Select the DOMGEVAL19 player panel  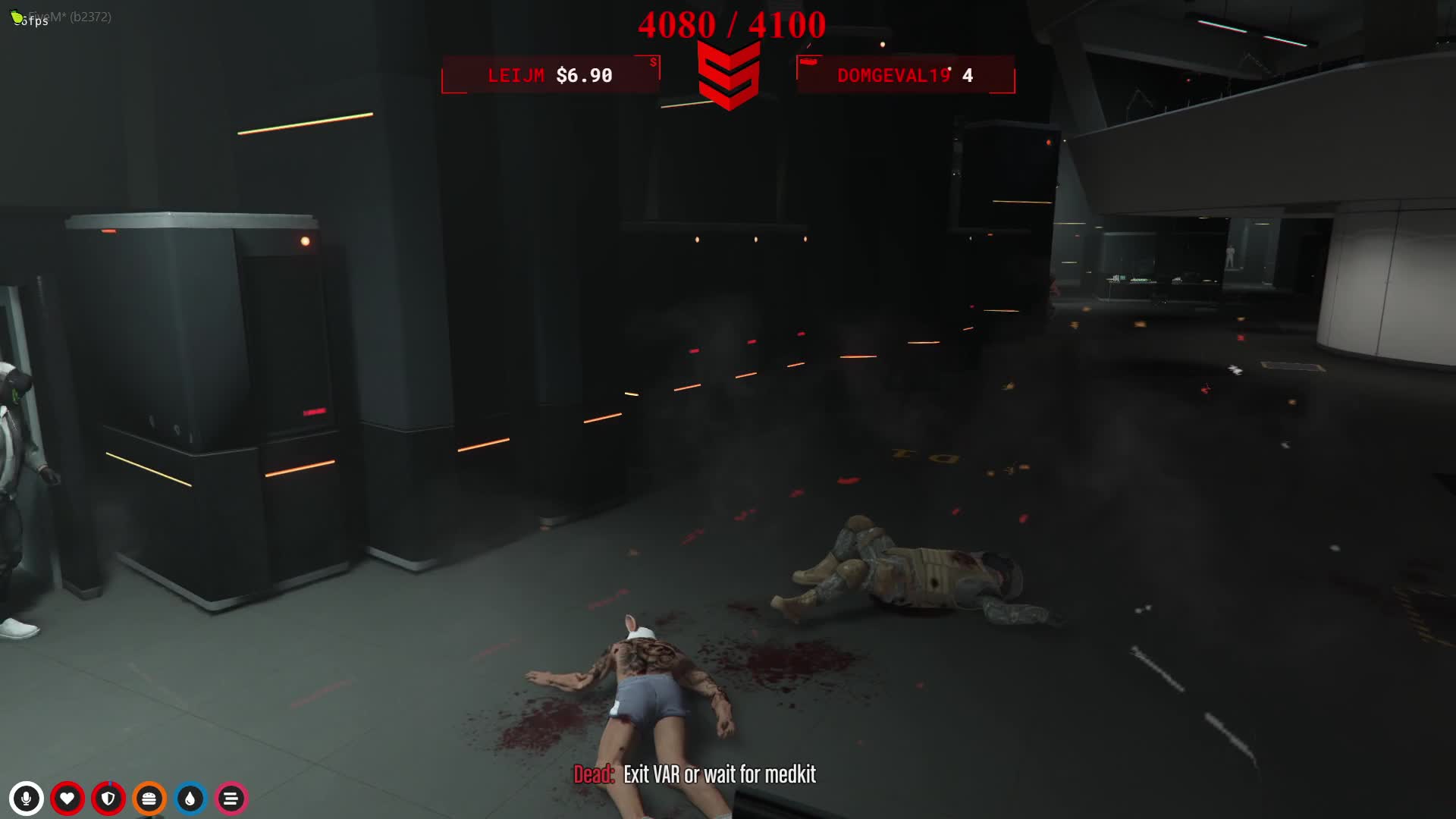[x=905, y=75]
